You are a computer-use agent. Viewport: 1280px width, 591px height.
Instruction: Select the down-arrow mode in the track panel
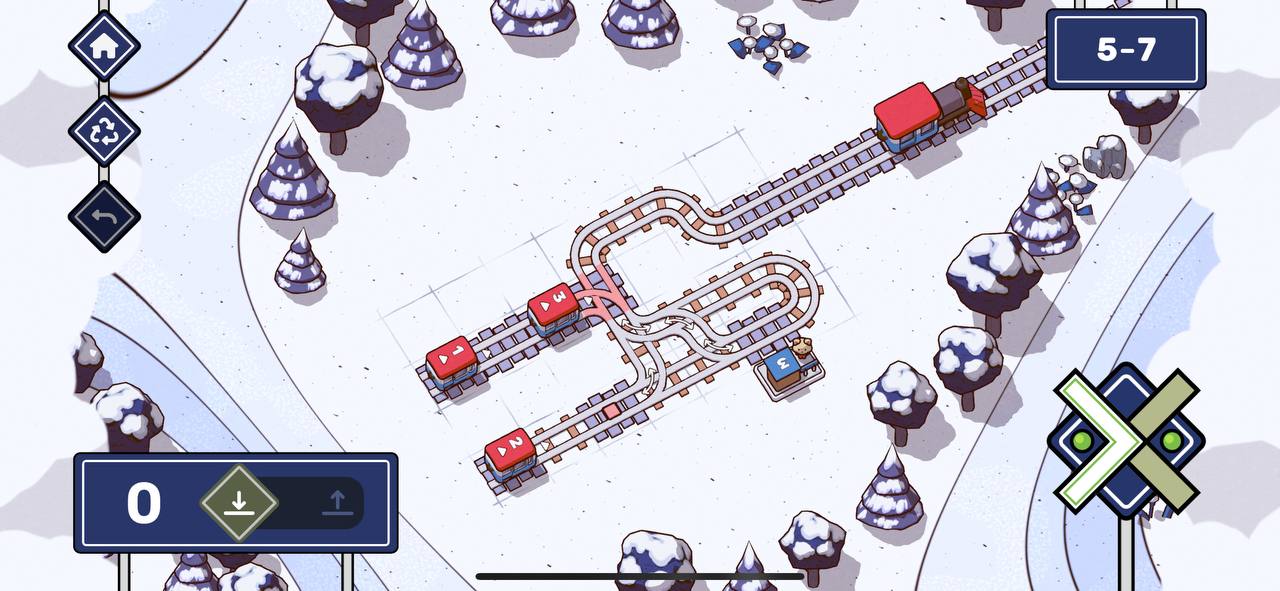point(238,502)
